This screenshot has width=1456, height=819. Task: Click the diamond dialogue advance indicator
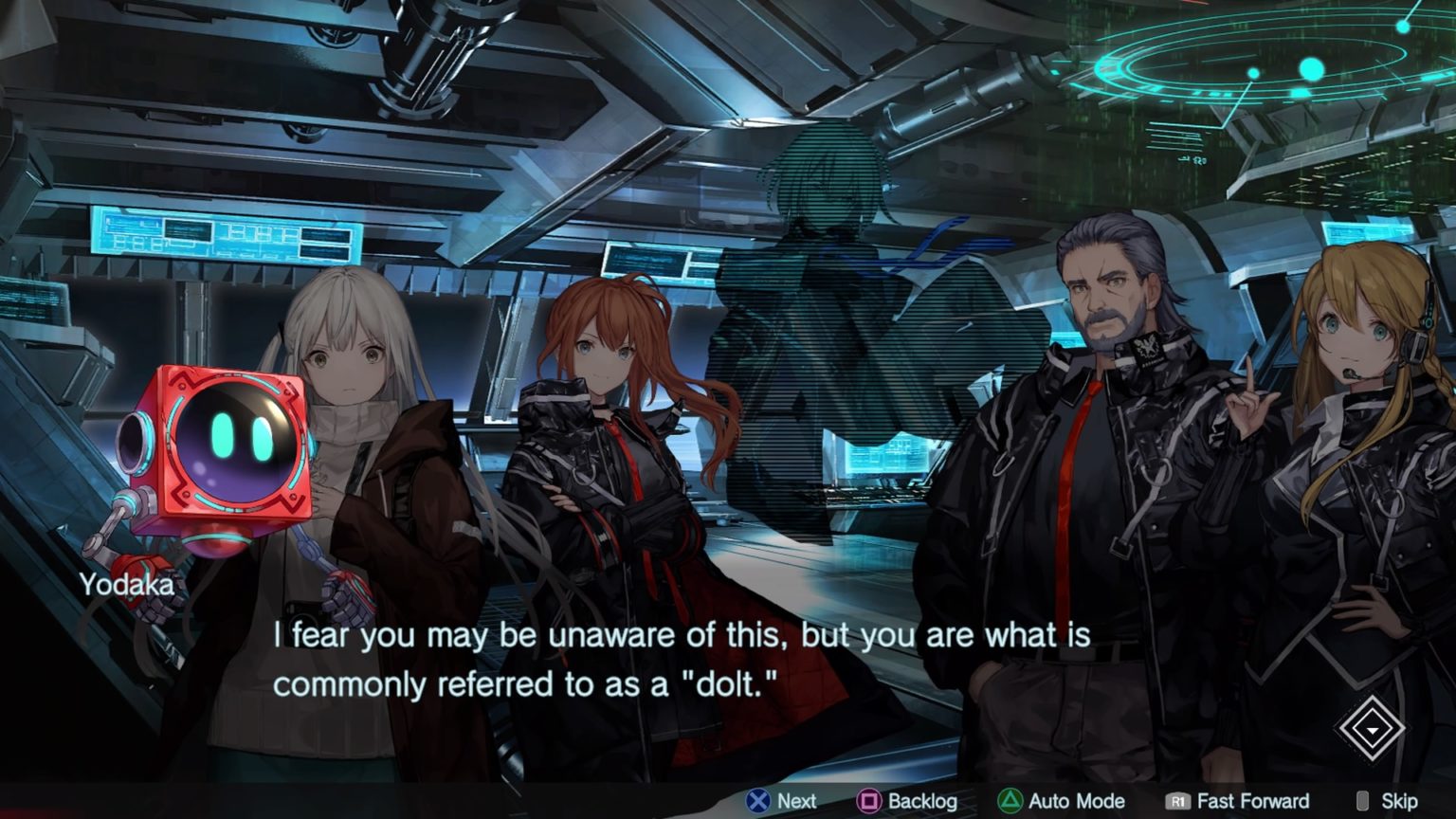[x=1371, y=729]
